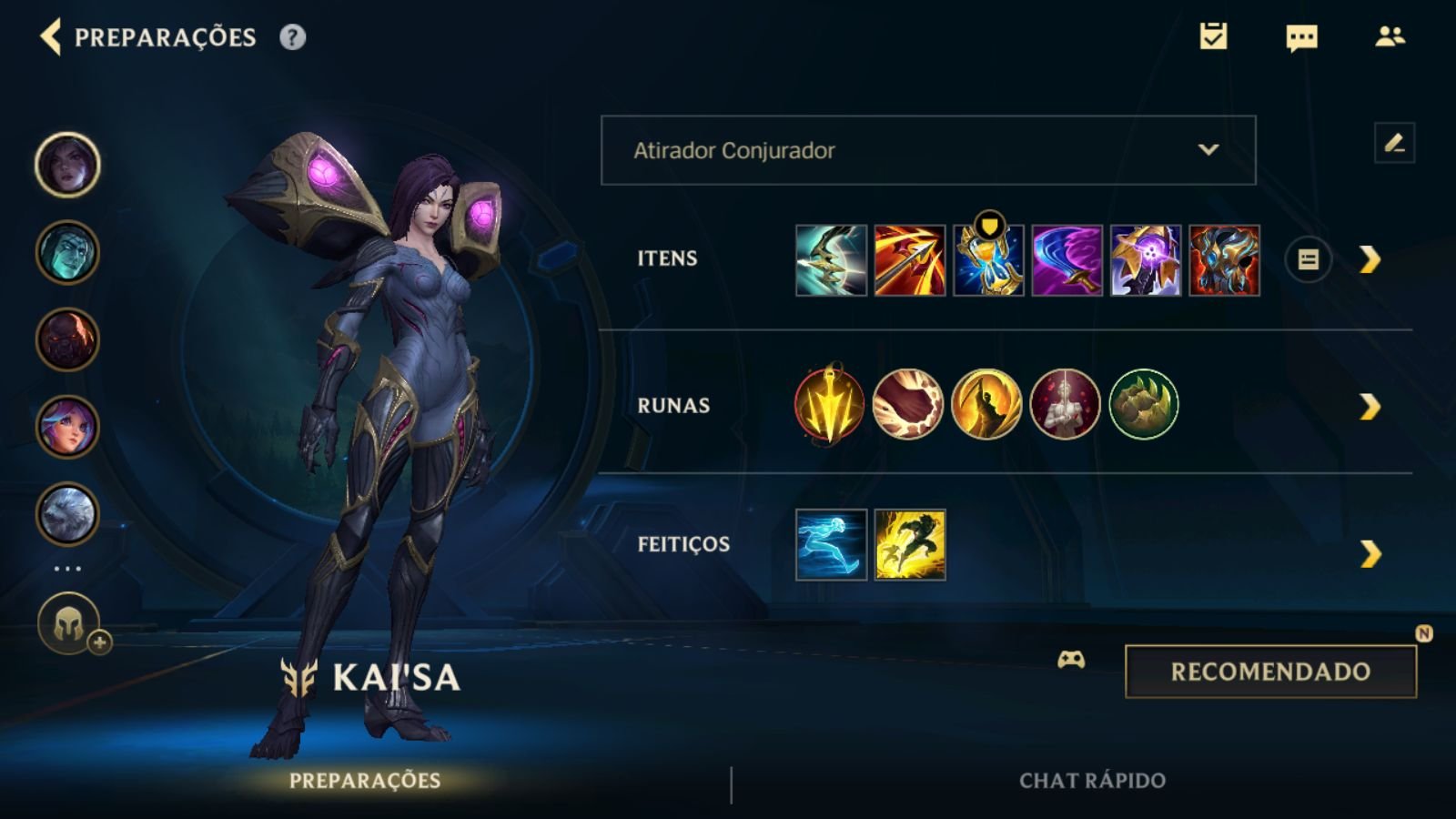Open the Runas section arrow
The height and width of the screenshot is (819, 1456).
click(1370, 406)
